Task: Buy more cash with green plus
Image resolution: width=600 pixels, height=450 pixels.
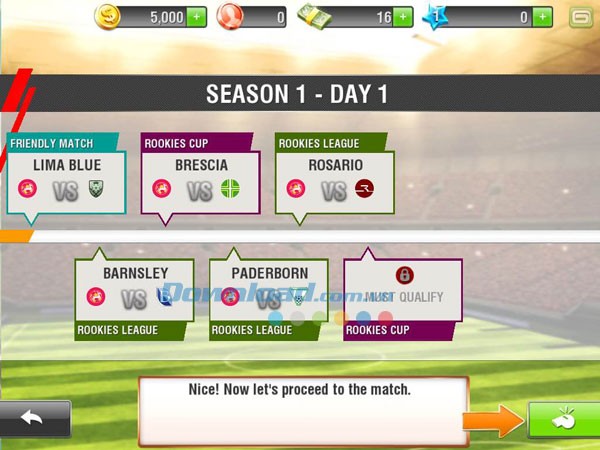Action: point(402,17)
